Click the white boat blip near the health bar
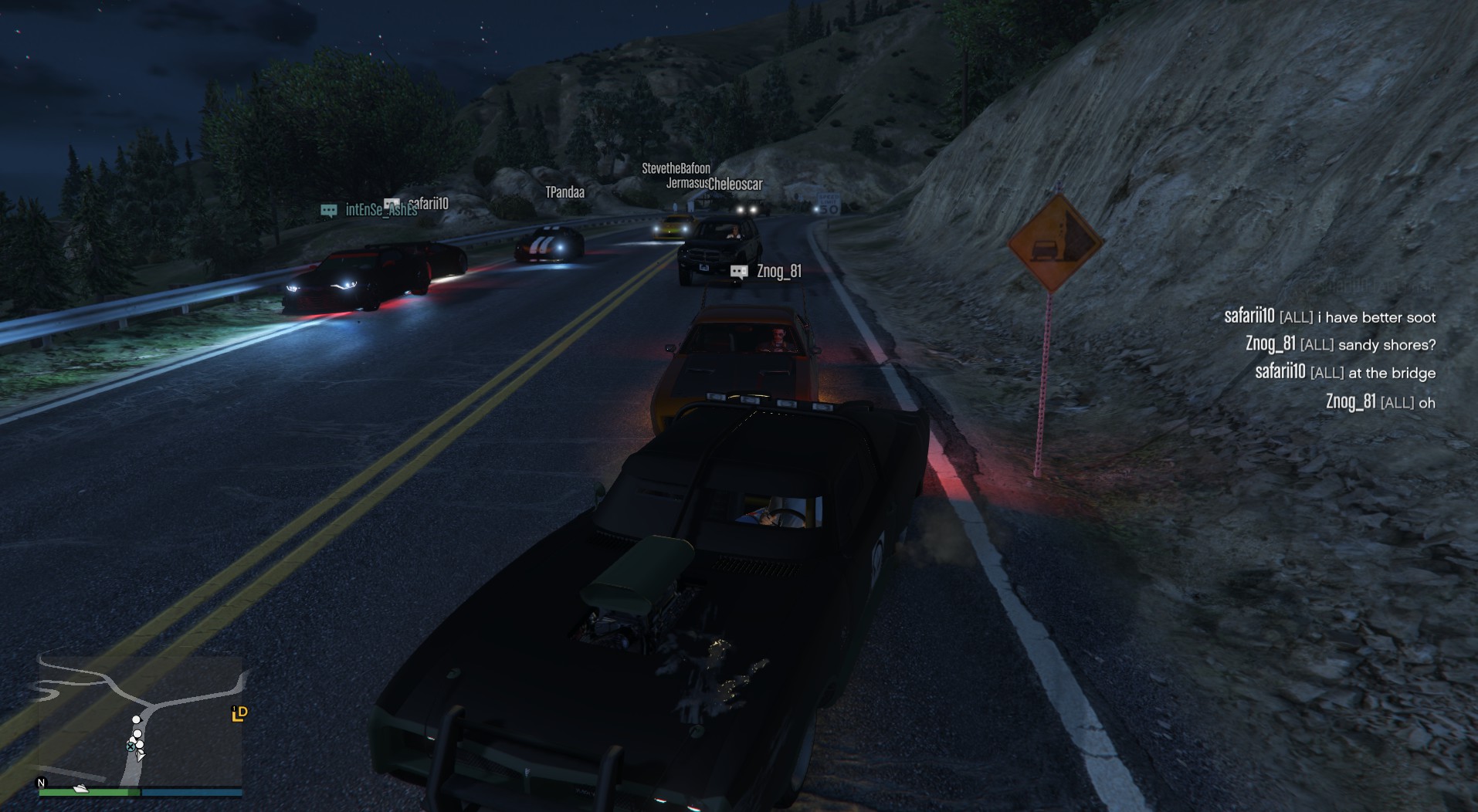This screenshot has width=1478, height=812. click(x=80, y=789)
